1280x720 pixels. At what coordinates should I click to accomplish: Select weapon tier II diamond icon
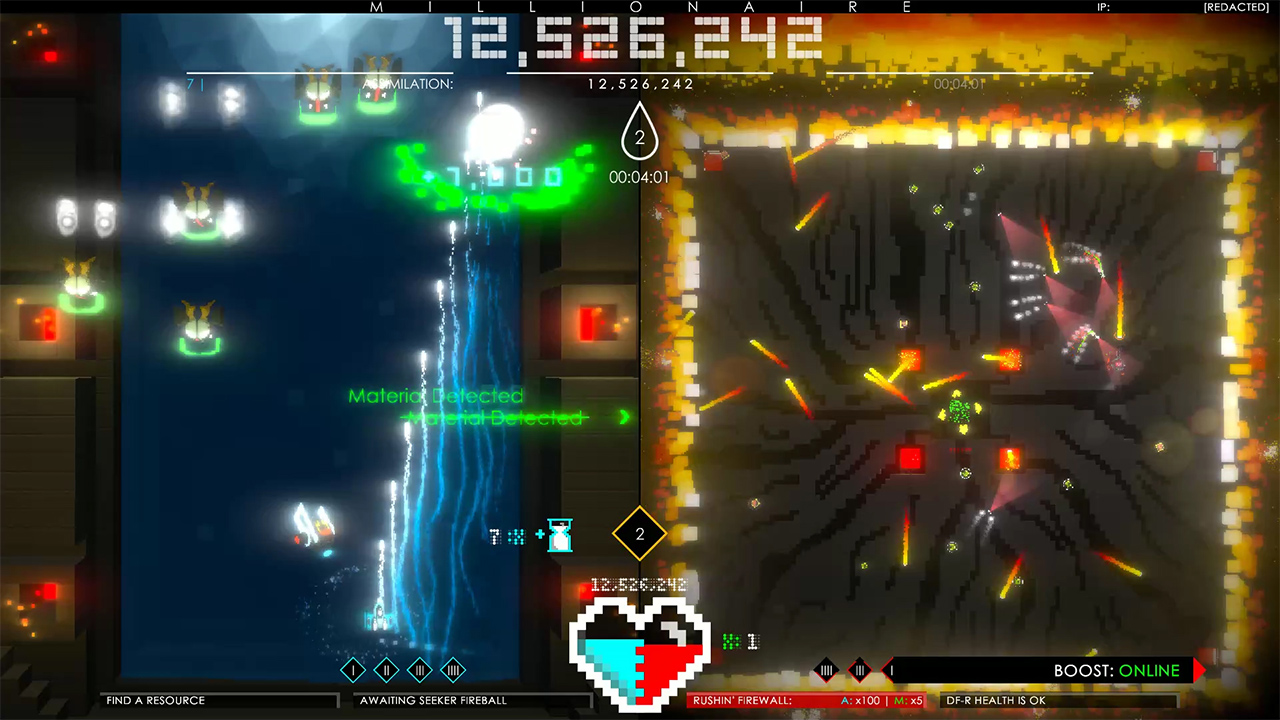[x=385, y=670]
